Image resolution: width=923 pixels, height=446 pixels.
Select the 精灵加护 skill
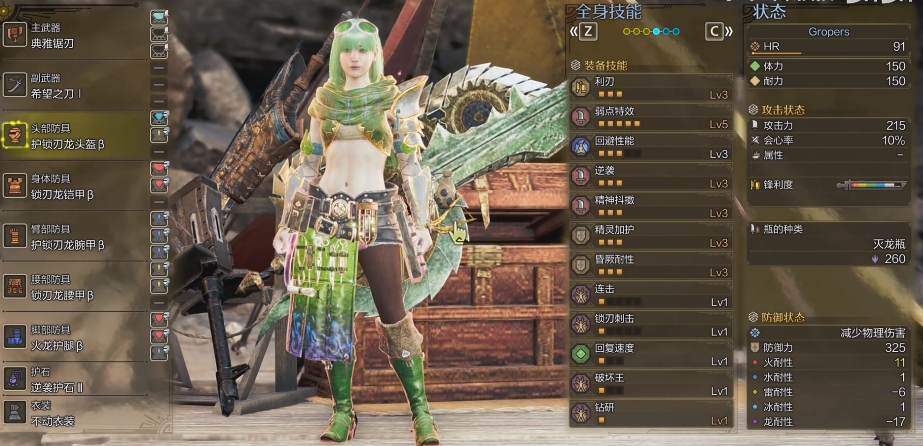coord(650,236)
